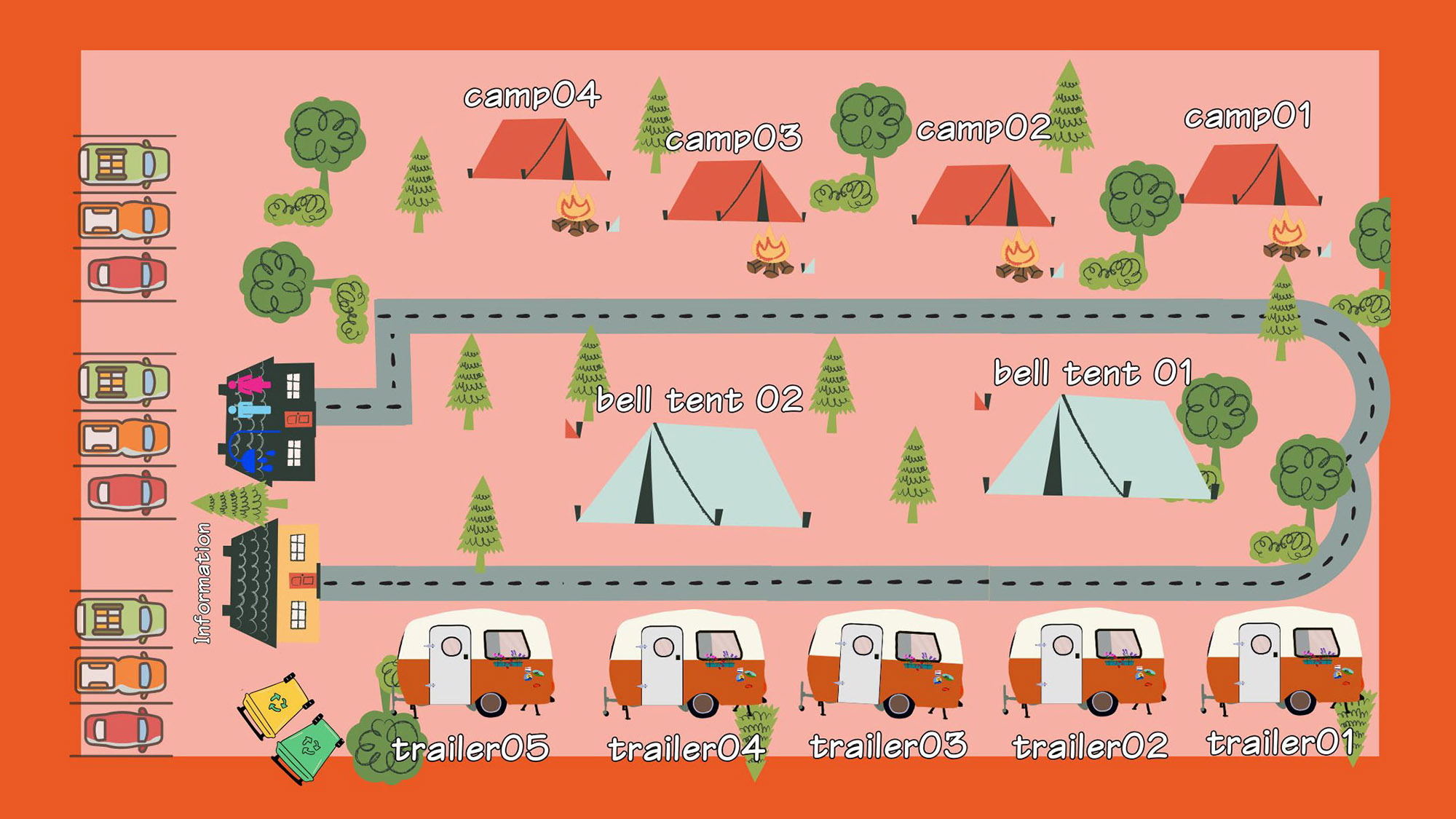Pick the camp03 tent site
The height and width of the screenshot is (819, 1456).
coord(734,191)
